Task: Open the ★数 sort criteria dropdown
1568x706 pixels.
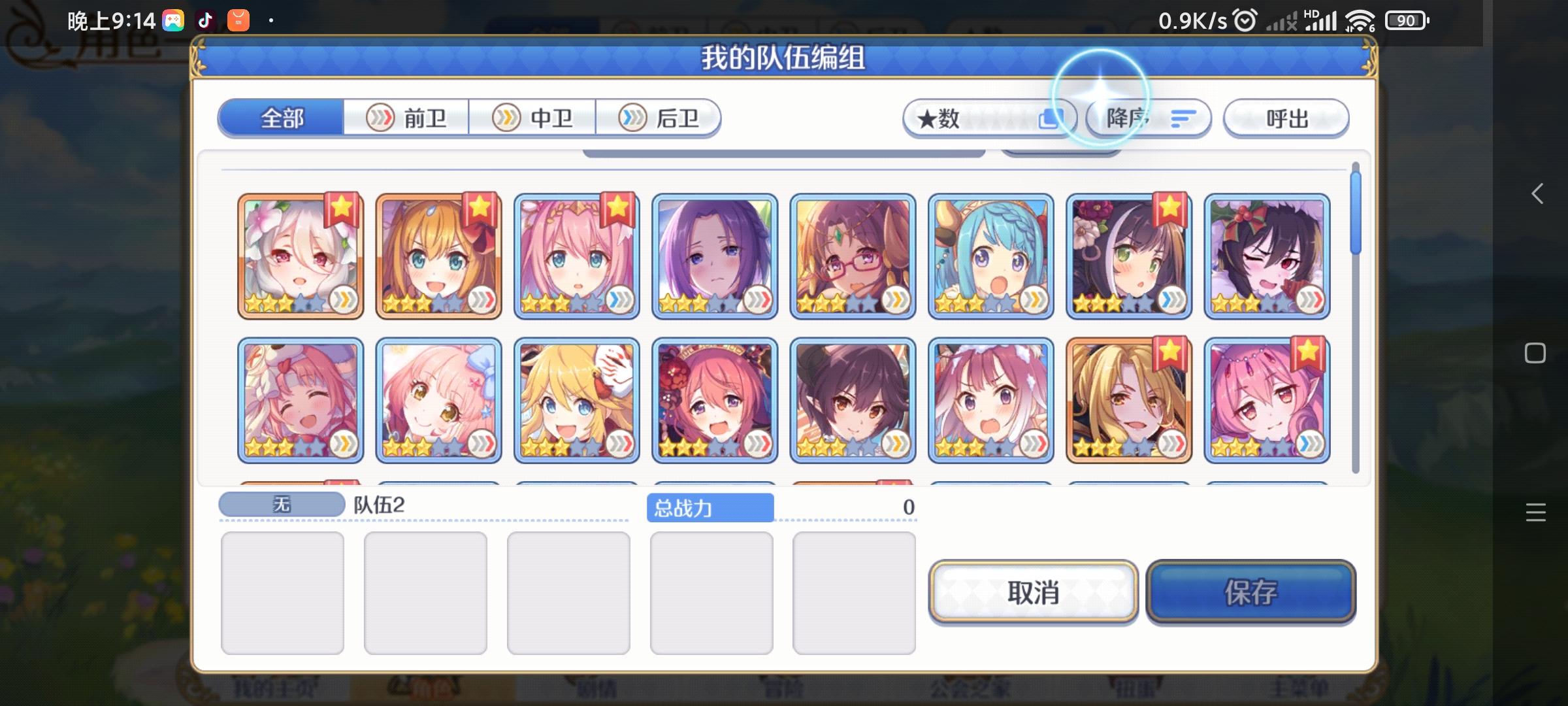Action: pyautogui.click(x=987, y=118)
